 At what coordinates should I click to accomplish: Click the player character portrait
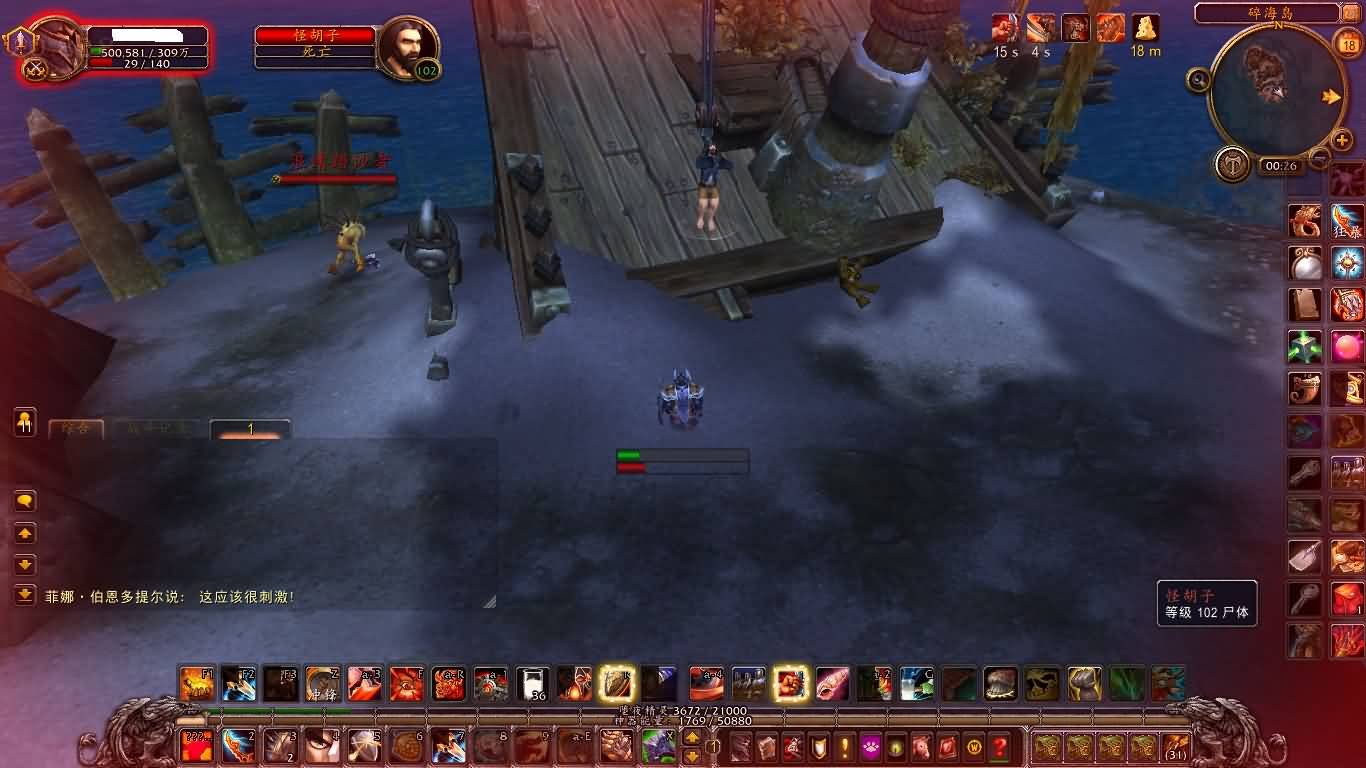pos(57,47)
